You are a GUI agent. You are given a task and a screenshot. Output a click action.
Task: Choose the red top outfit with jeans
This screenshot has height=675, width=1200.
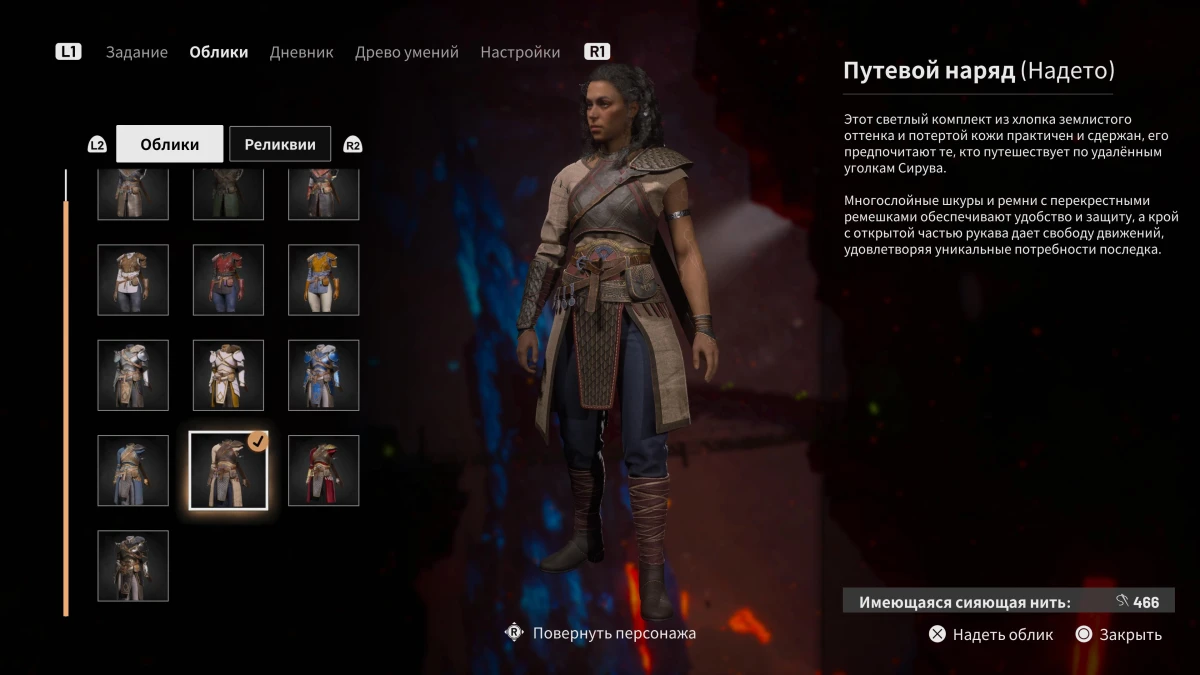pos(228,280)
